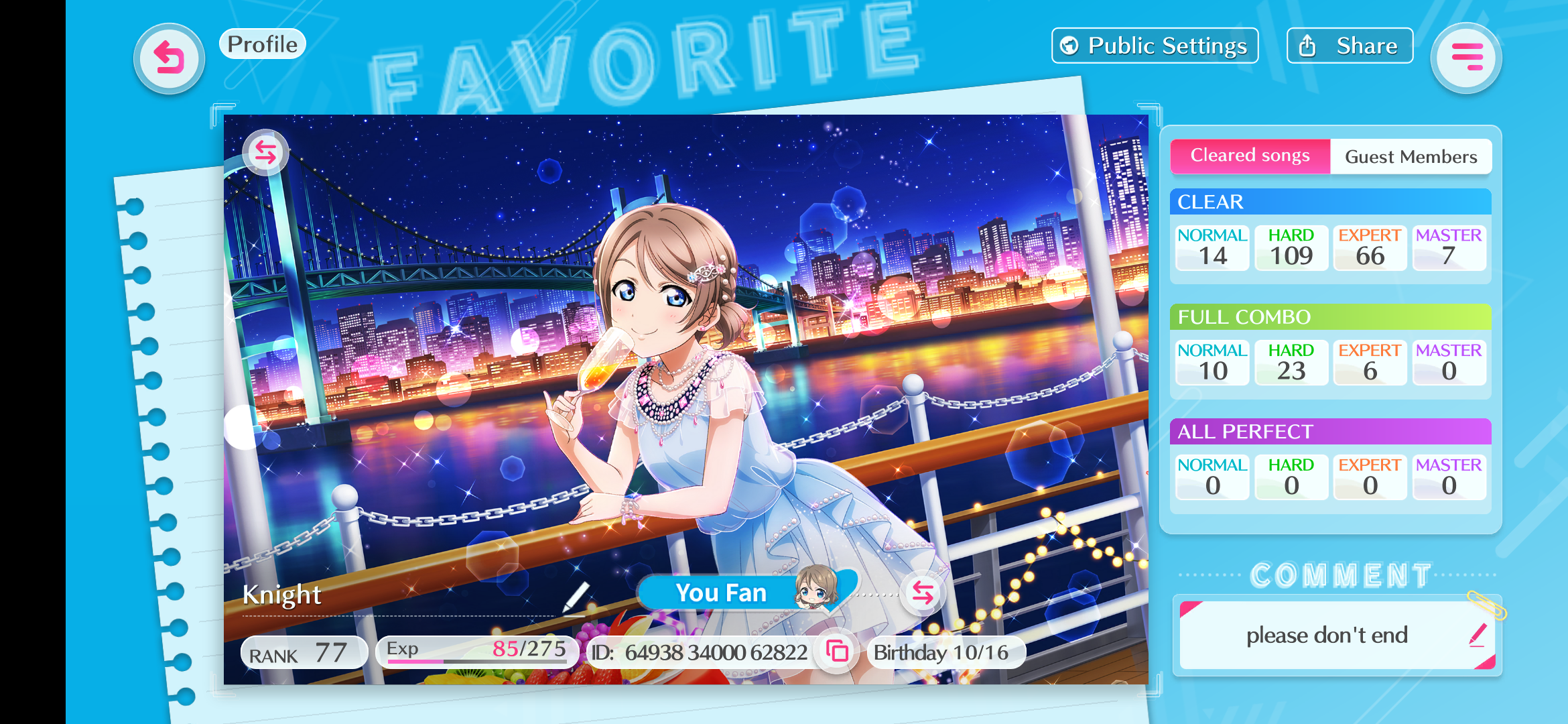The image size is (1568, 724).
Task: Switch to the Guest Members tab
Action: click(1411, 157)
